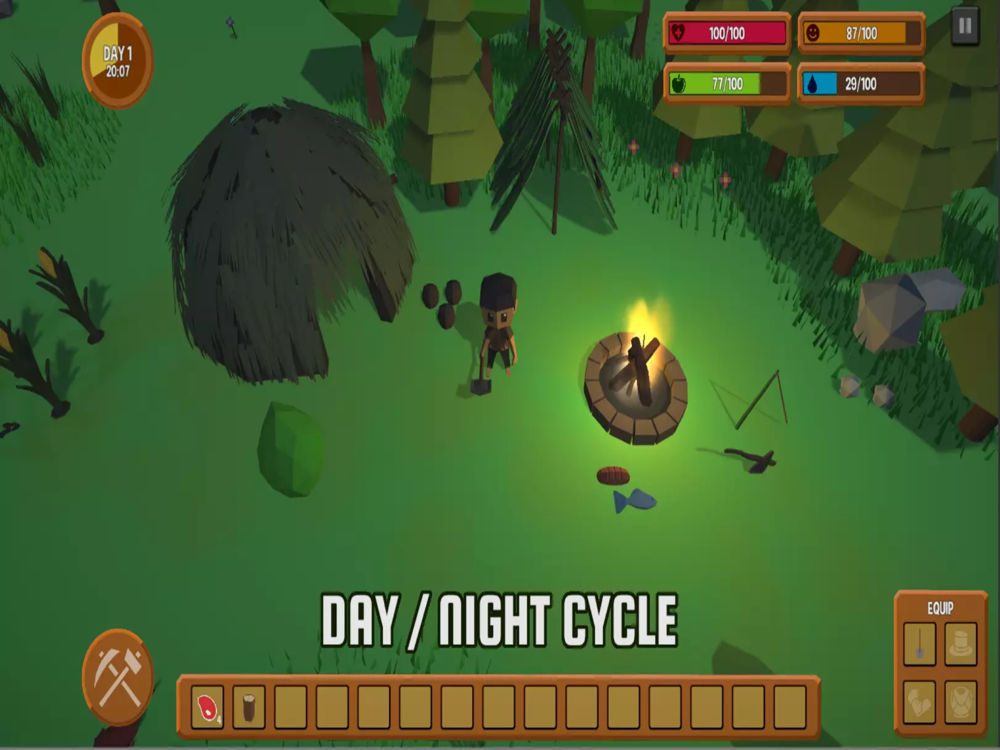Select the wood log hotbar slot
Screen dimensions: 1000x750
[x=249, y=707]
